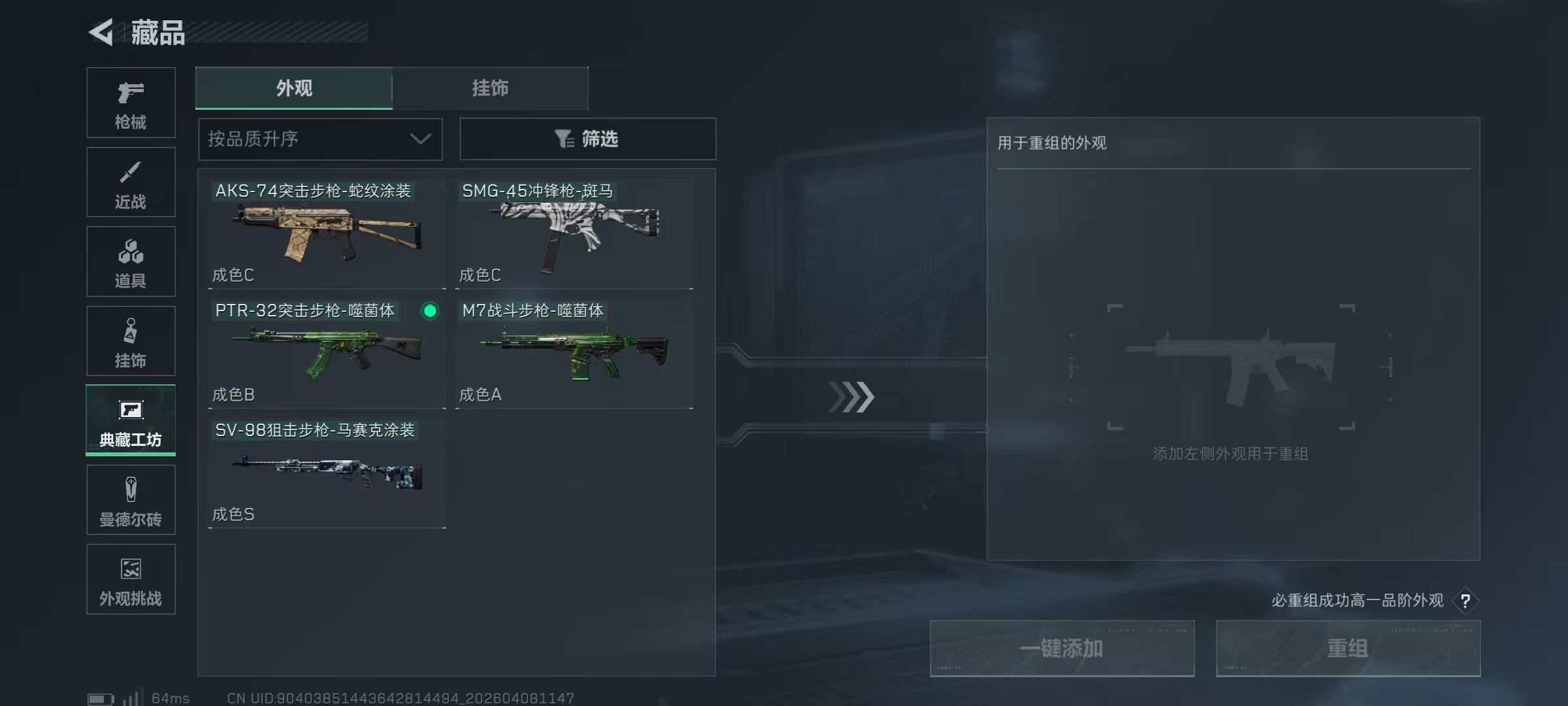Screen dimensions: 1568x706
Task: Switch to the 挂饰 sidebar category
Action: 131,341
